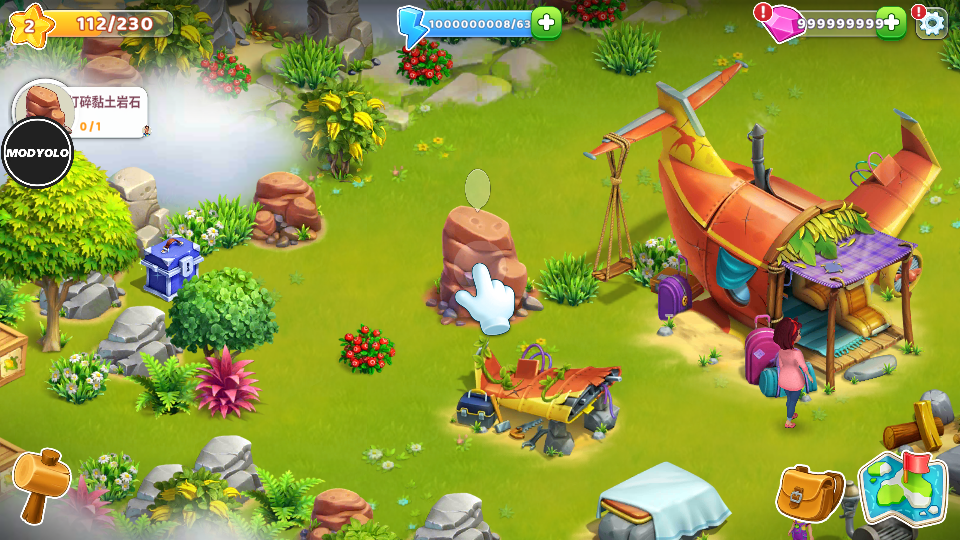Open the wooden hammer build tool

[40, 482]
